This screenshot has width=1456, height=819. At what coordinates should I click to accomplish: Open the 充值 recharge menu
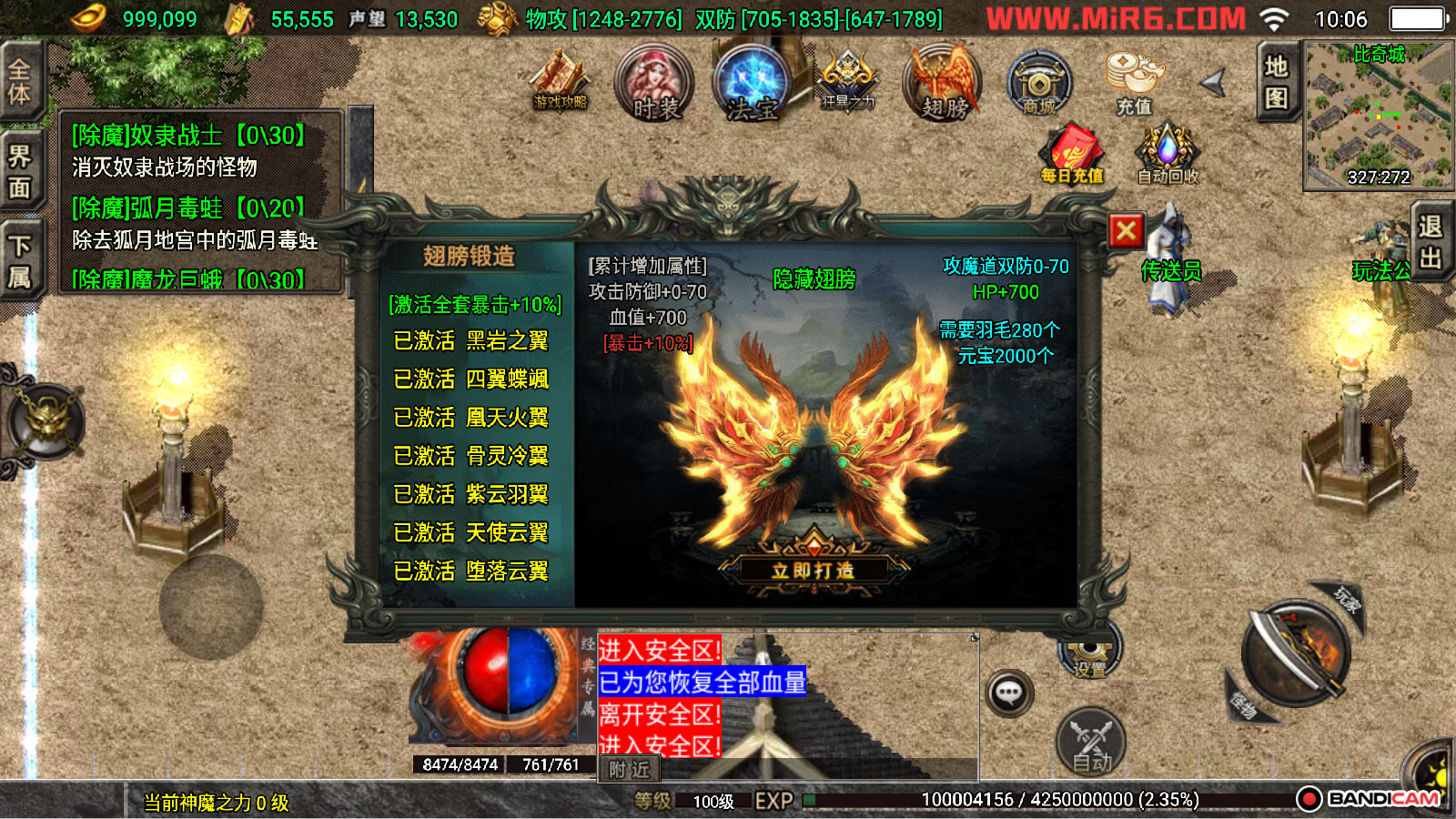click(x=1134, y=84)
